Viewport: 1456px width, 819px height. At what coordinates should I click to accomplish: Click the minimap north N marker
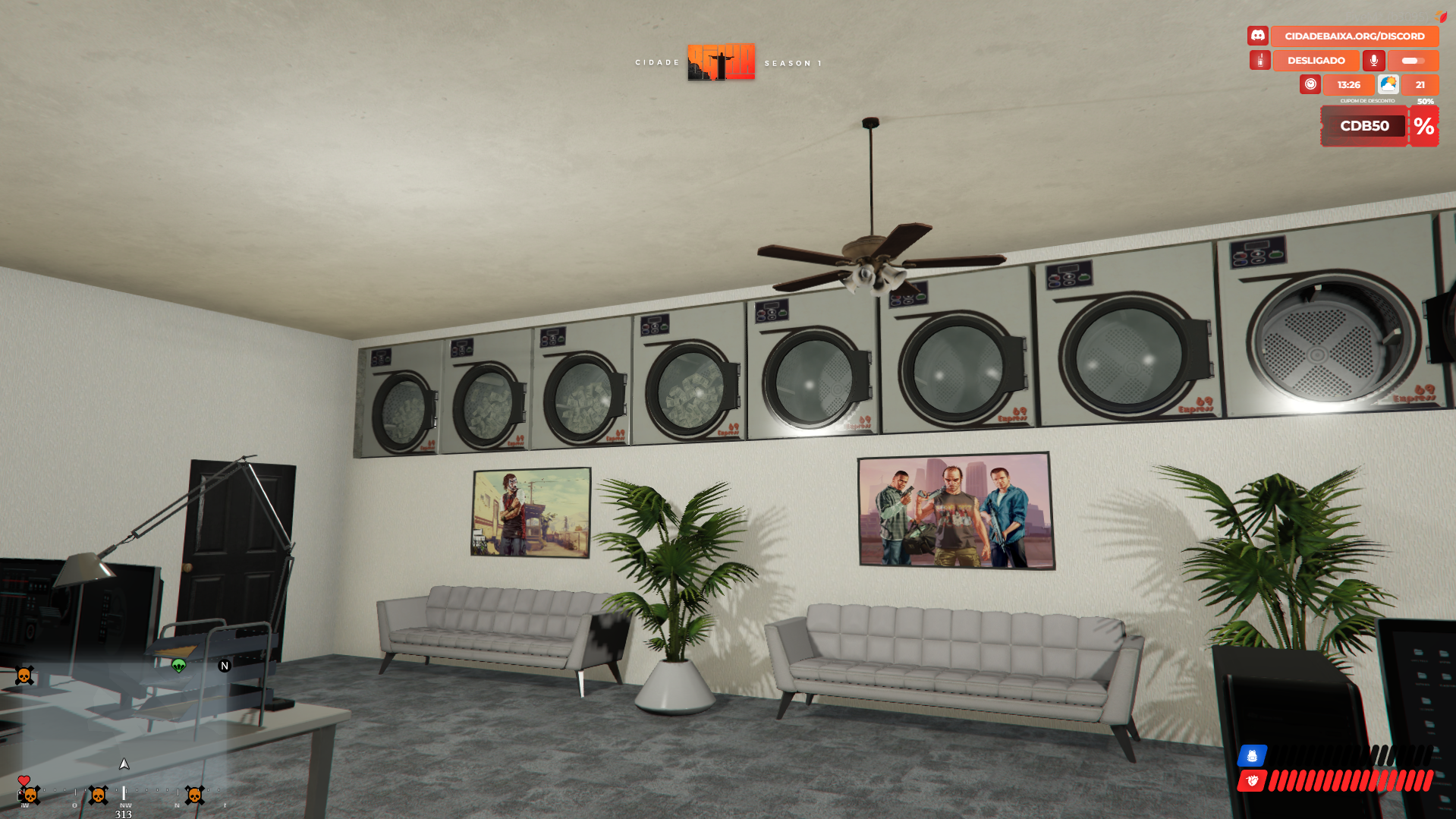(225, 666)
